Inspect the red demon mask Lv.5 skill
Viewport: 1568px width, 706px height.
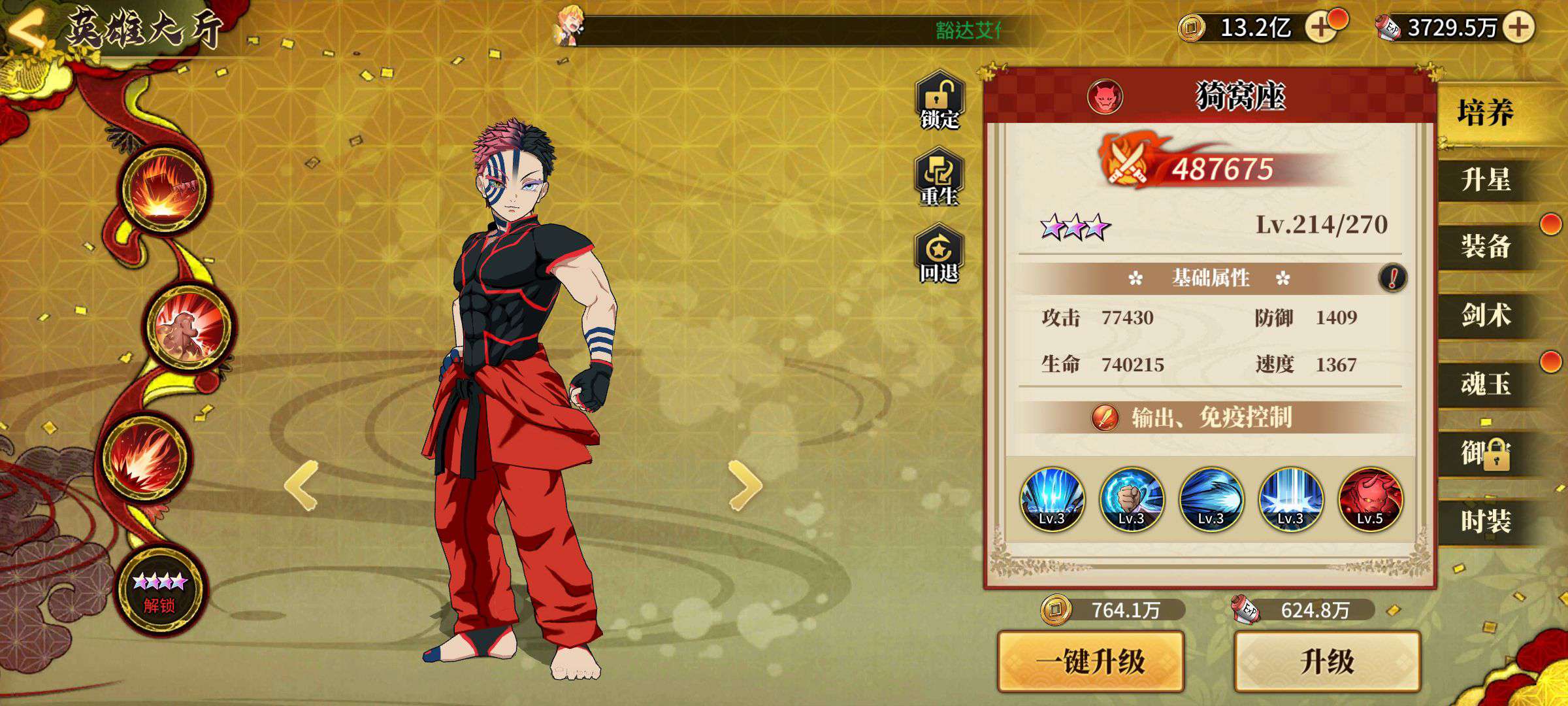pos(1370,500)
